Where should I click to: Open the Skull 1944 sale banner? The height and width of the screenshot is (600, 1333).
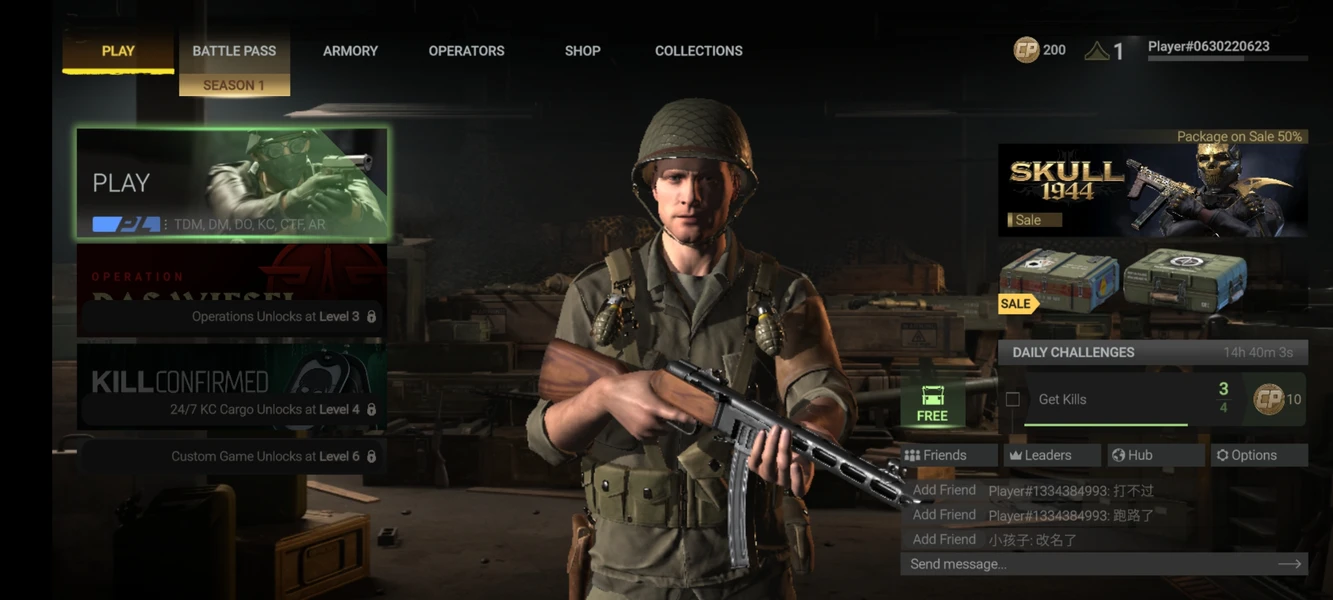1152,190
